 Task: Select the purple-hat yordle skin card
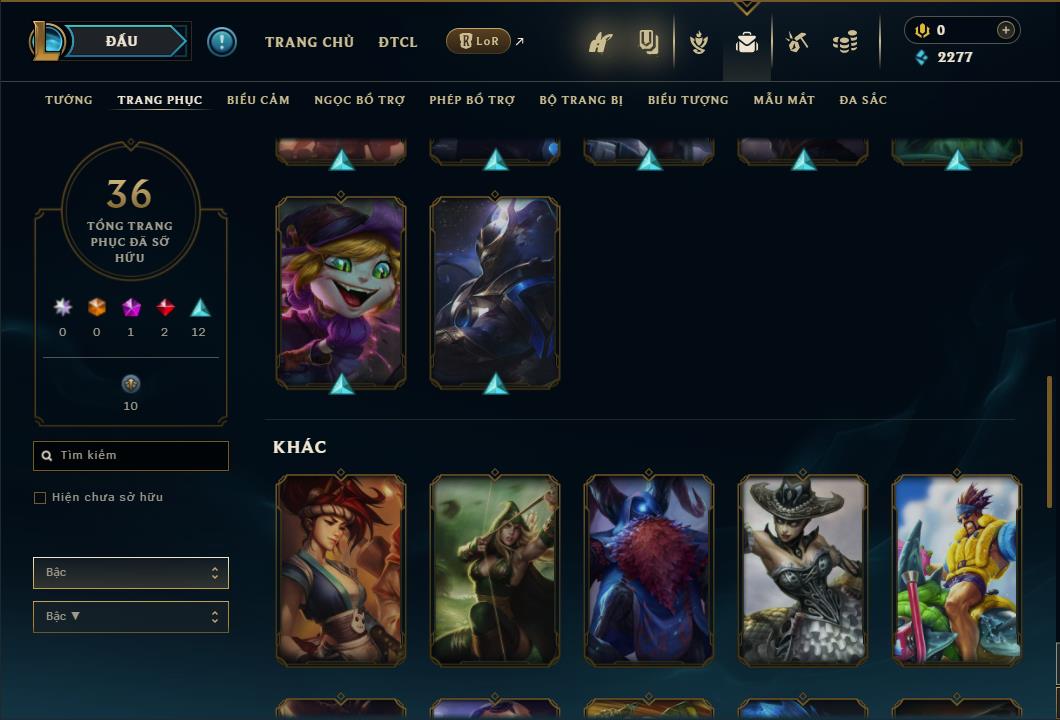341,290
